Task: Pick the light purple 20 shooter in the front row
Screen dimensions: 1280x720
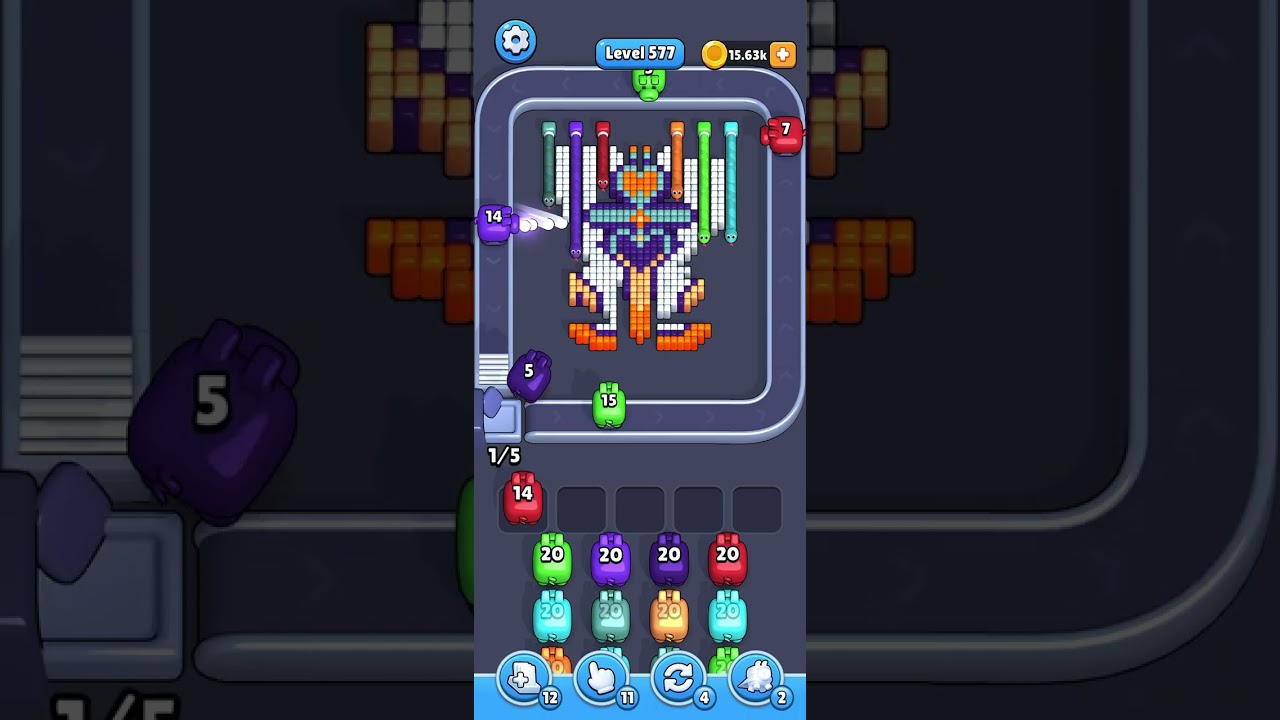Action: [610, 560]
